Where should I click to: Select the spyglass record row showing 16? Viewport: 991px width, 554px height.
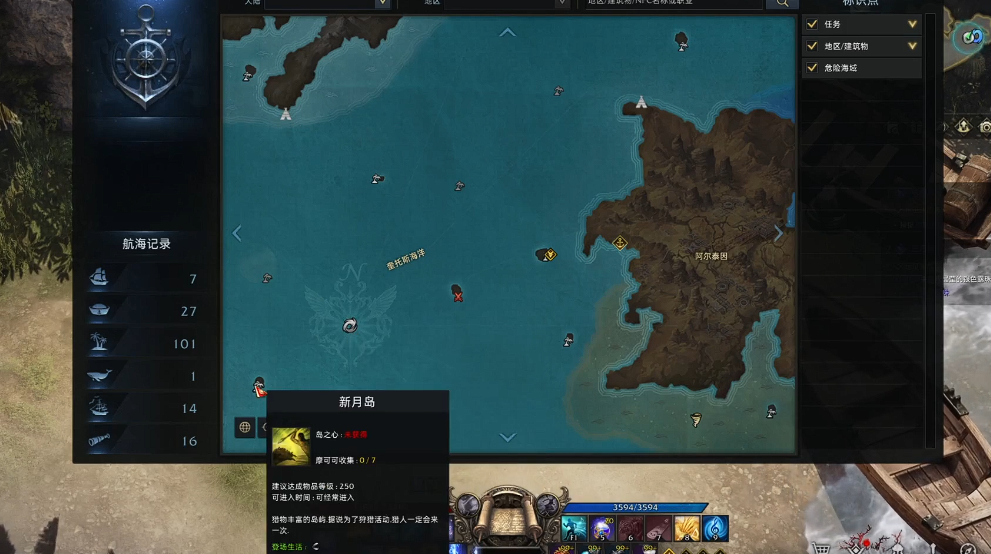point(146,441)
